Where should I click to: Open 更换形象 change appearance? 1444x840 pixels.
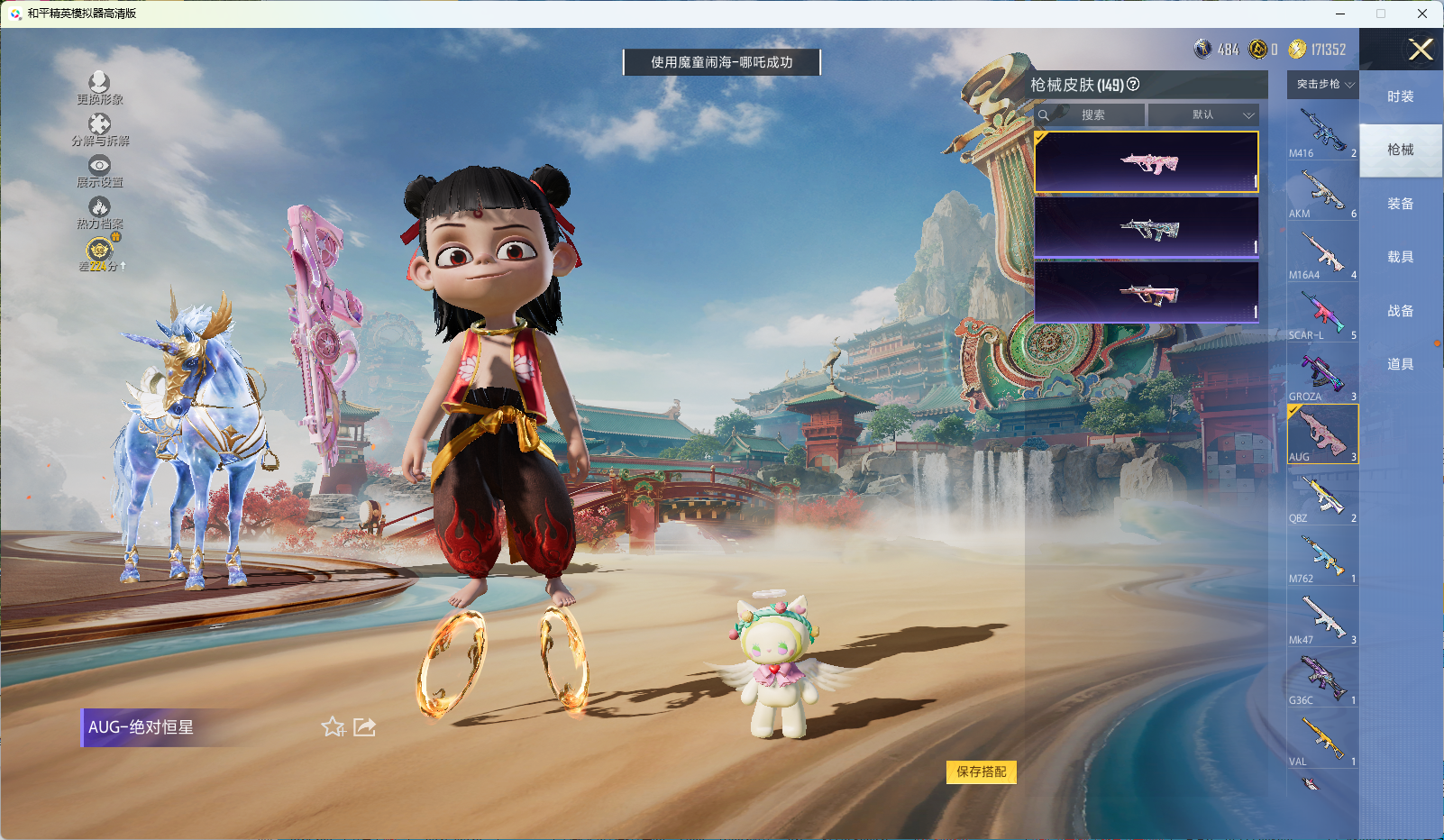point(99,88)
